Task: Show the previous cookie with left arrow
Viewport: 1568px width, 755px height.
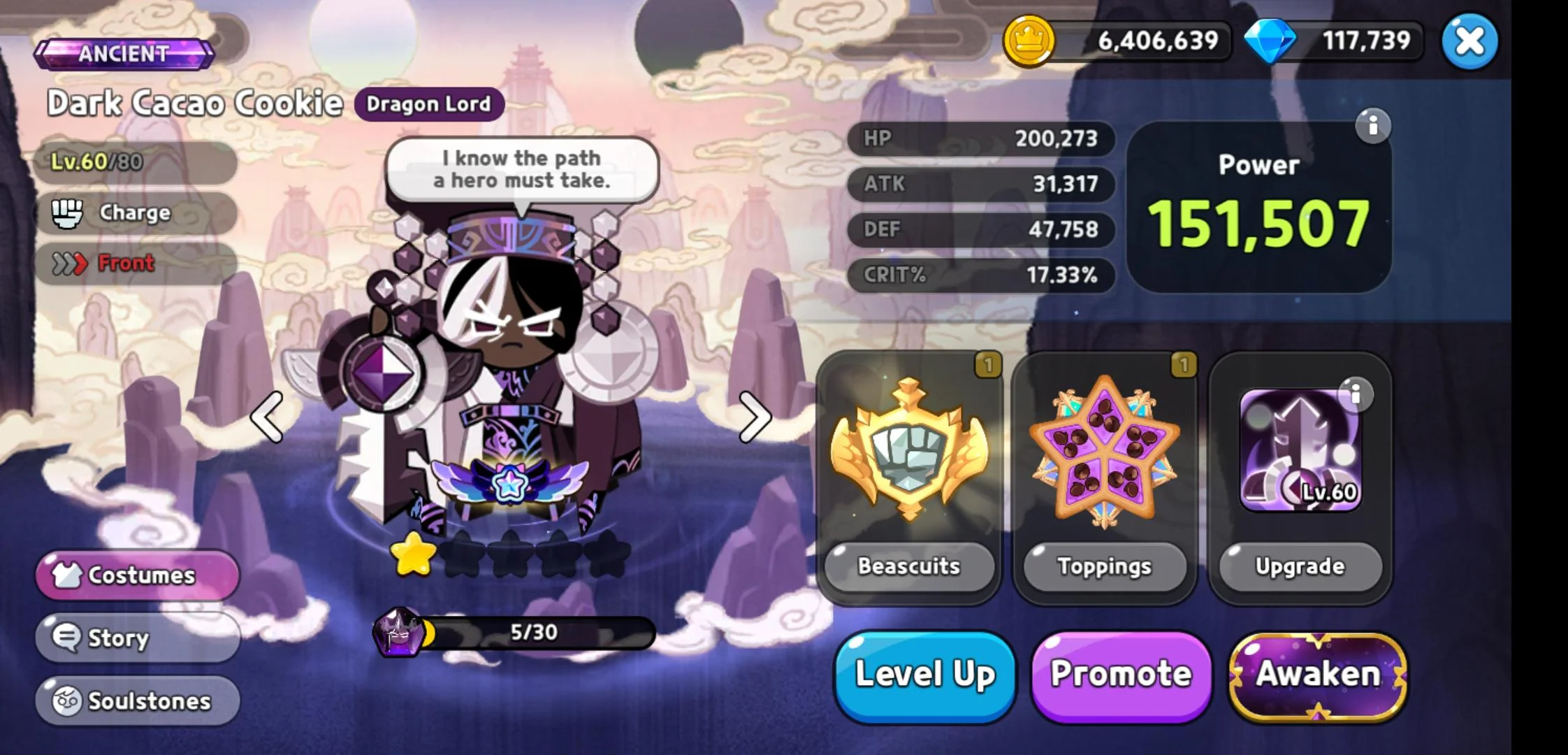Action: coord(268,417)
